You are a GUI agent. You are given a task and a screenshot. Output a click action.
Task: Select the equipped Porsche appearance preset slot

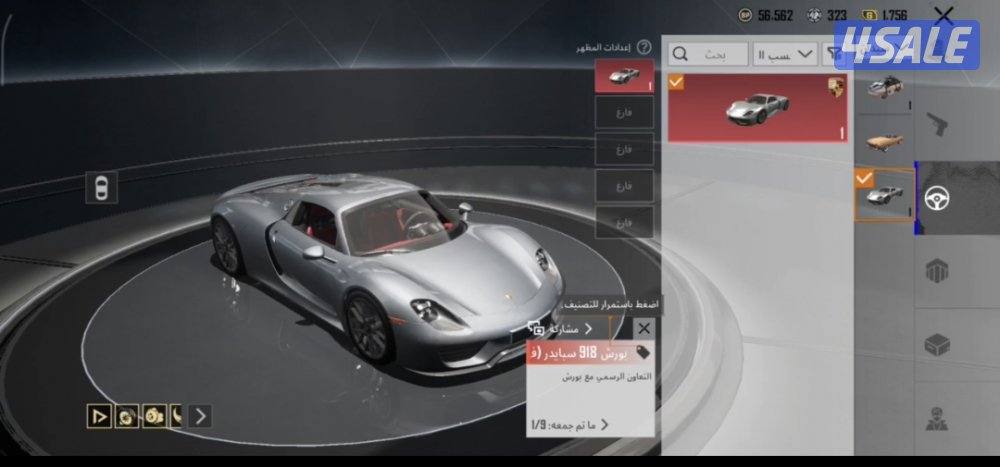(624, 76)
